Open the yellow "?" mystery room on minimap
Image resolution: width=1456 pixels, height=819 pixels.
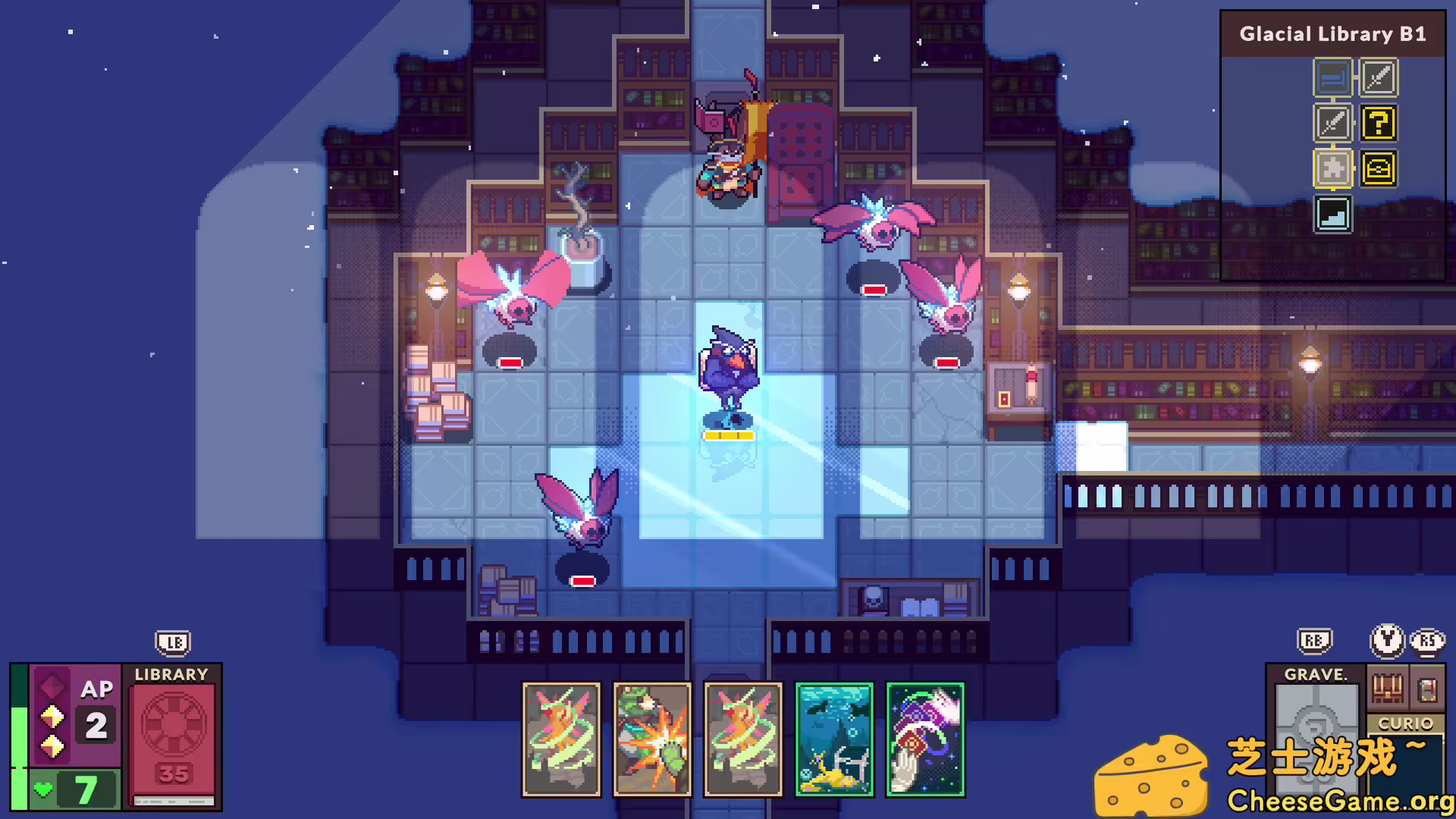point(1379,124)
